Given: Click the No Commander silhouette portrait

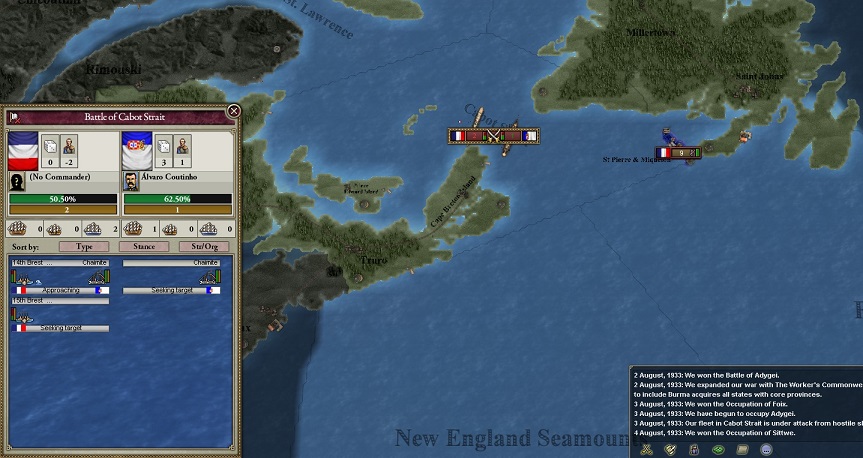Looking at the screenshot, I should tap(18, 182).
